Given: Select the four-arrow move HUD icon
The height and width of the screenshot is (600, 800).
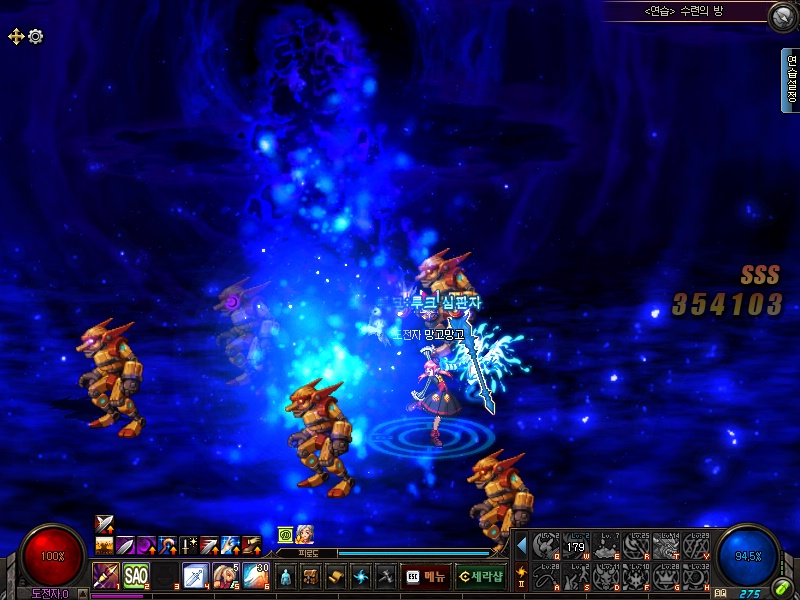Looking at the screenshot, I should [x=16, y=36].
